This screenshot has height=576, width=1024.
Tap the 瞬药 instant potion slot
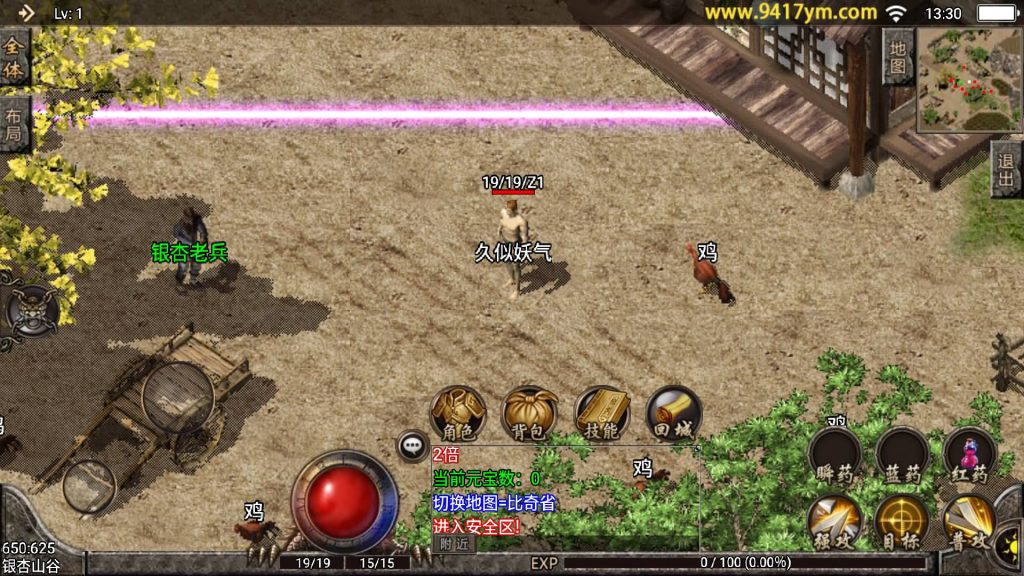834,455
